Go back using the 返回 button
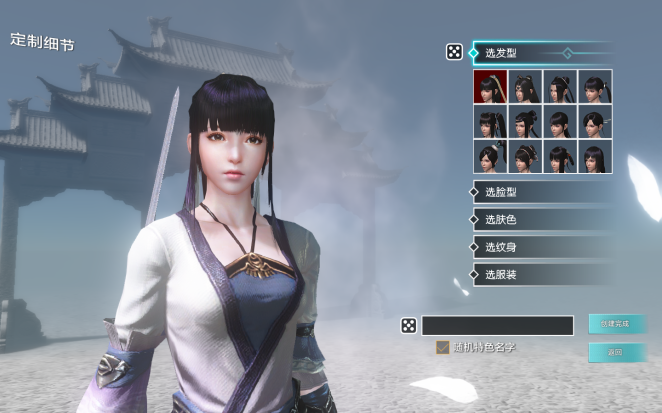The width and height of the screenshot is (662, 413). pos(616,352)
